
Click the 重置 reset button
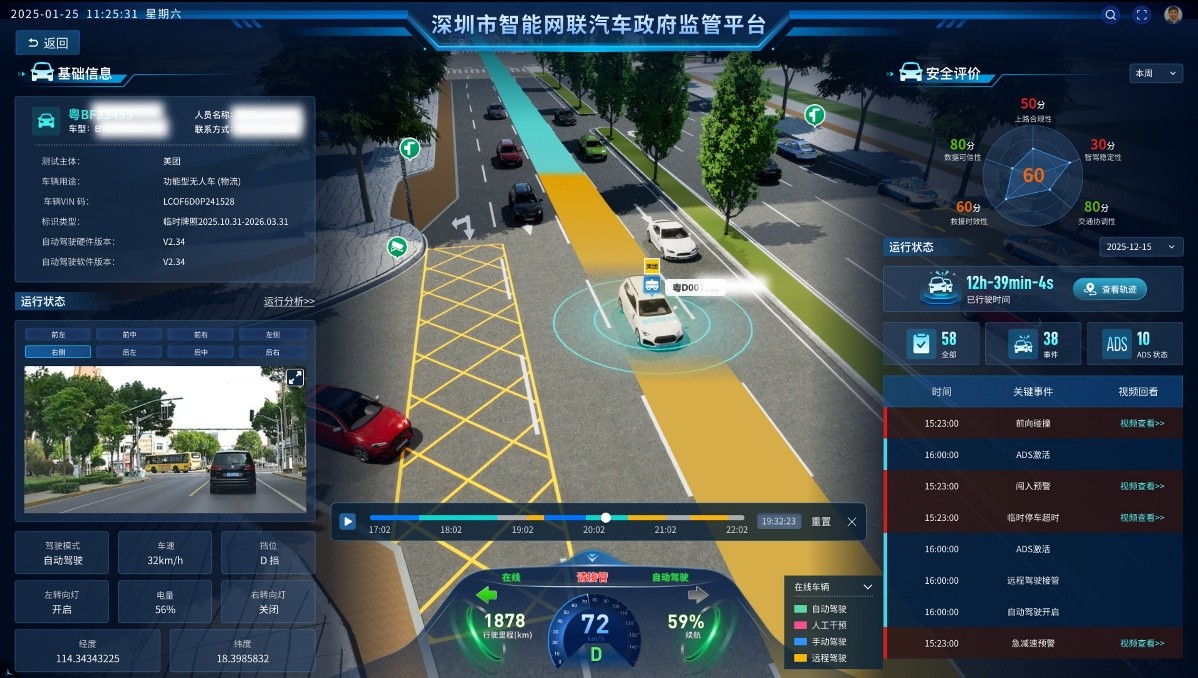click(821, 521)
